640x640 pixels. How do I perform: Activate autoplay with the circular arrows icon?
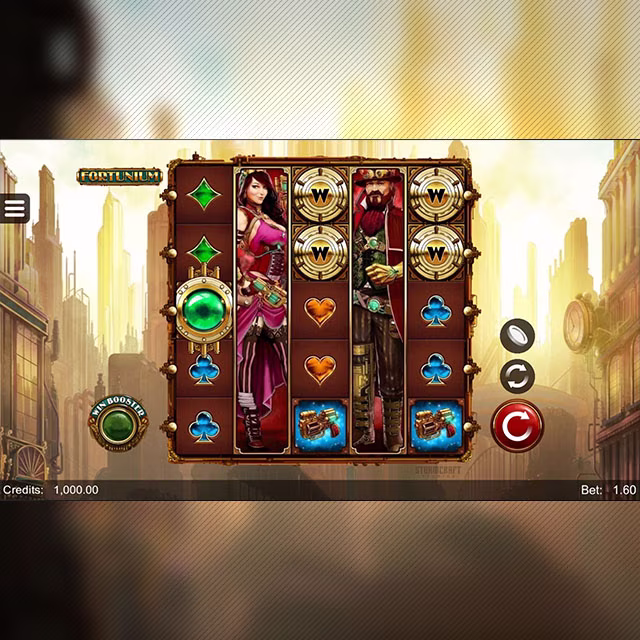click(517, 377)
